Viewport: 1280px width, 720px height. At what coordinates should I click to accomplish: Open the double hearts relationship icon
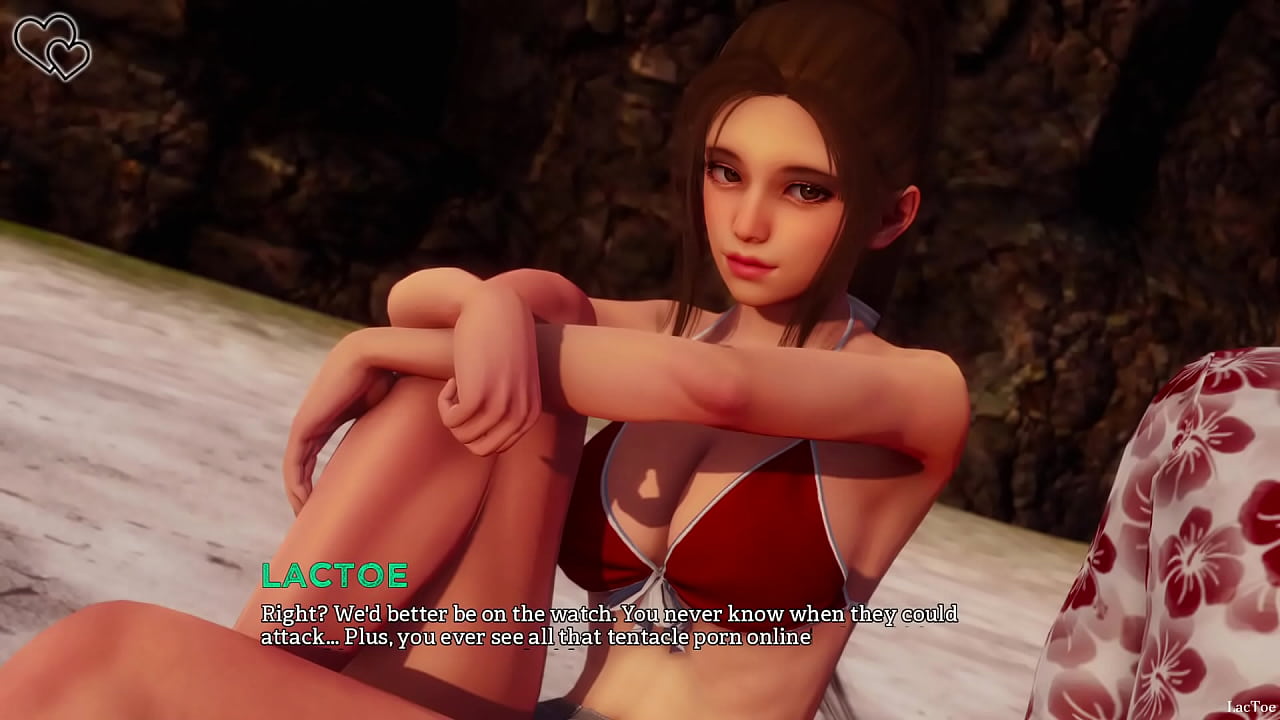51,46
